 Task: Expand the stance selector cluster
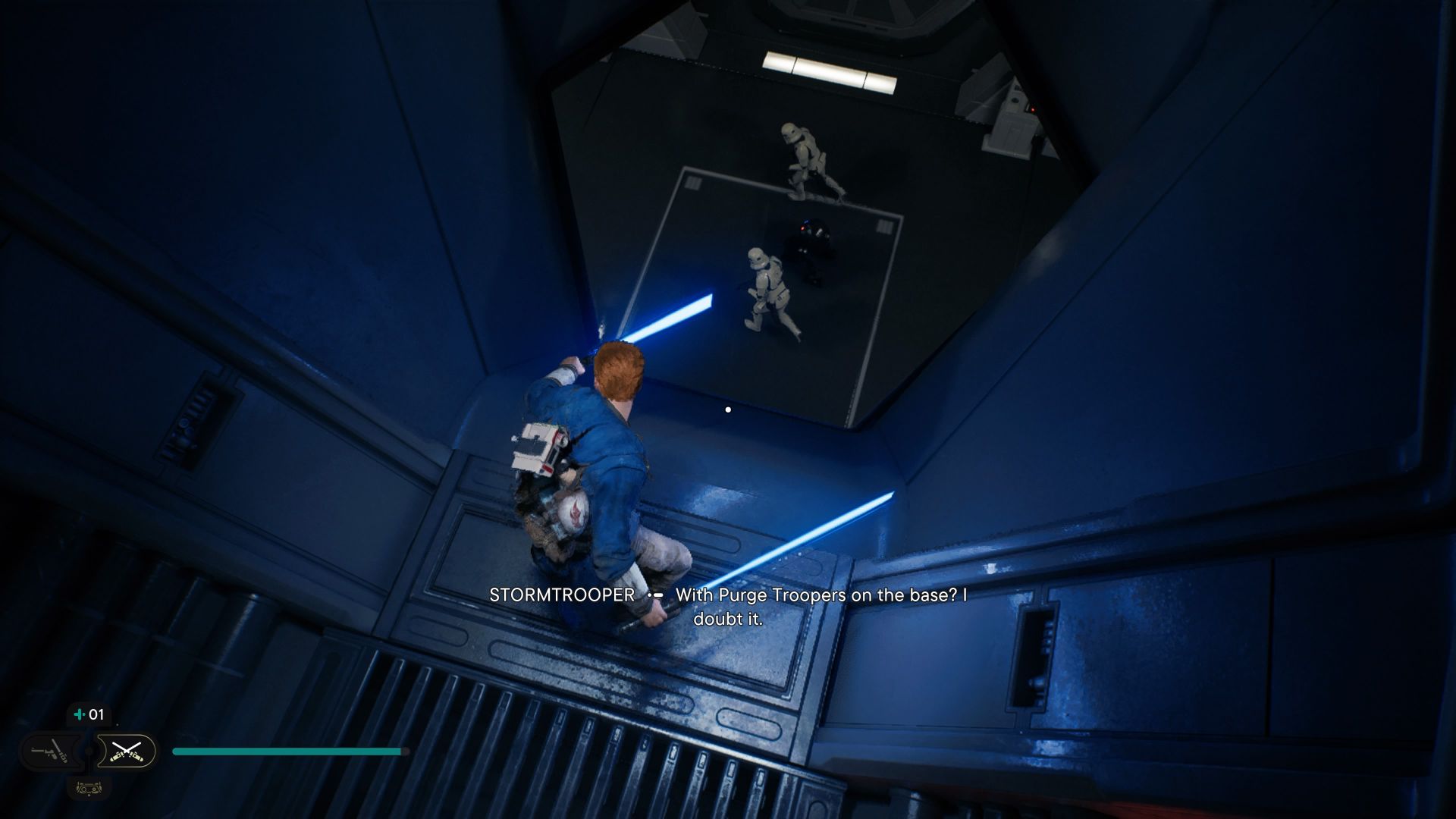click(x=89, y=751)
